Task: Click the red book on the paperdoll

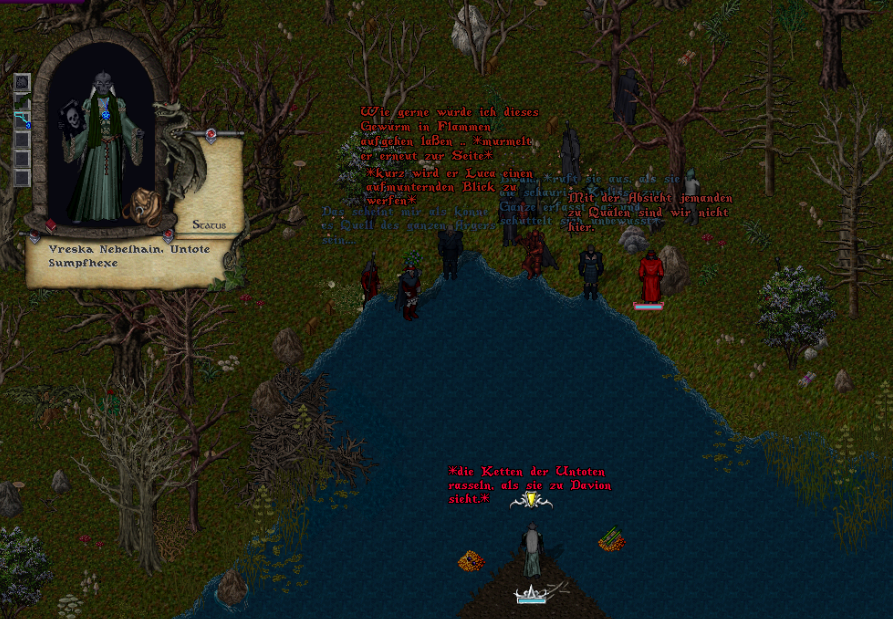Action: (x=50, y=225)
